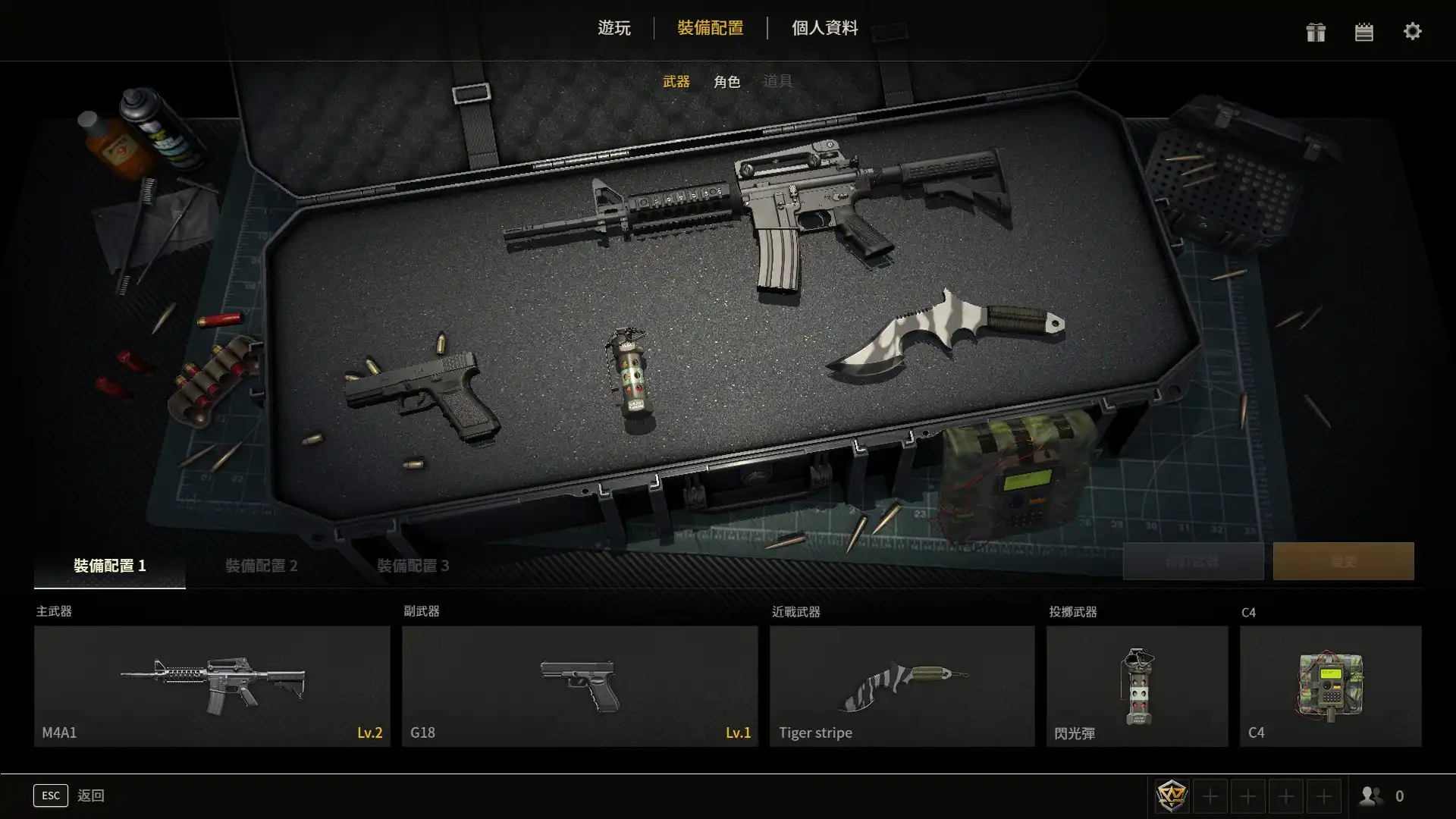Open the gift box rewards
The width and height of the screenshot is (1456, 819).
tap(1316, 32)
